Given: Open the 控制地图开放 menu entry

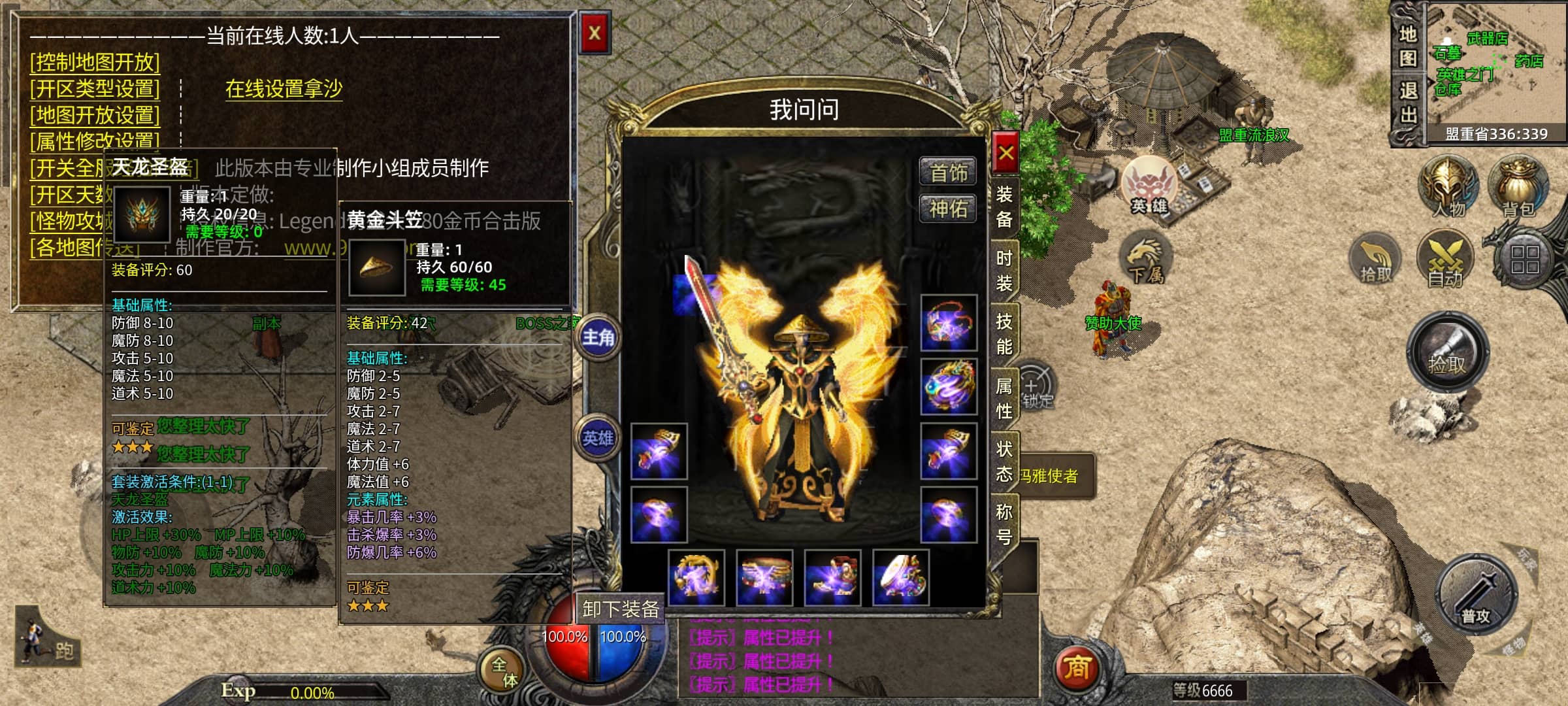Looking at the screenshot, I should pyautogui.click(x=95, y=62).
